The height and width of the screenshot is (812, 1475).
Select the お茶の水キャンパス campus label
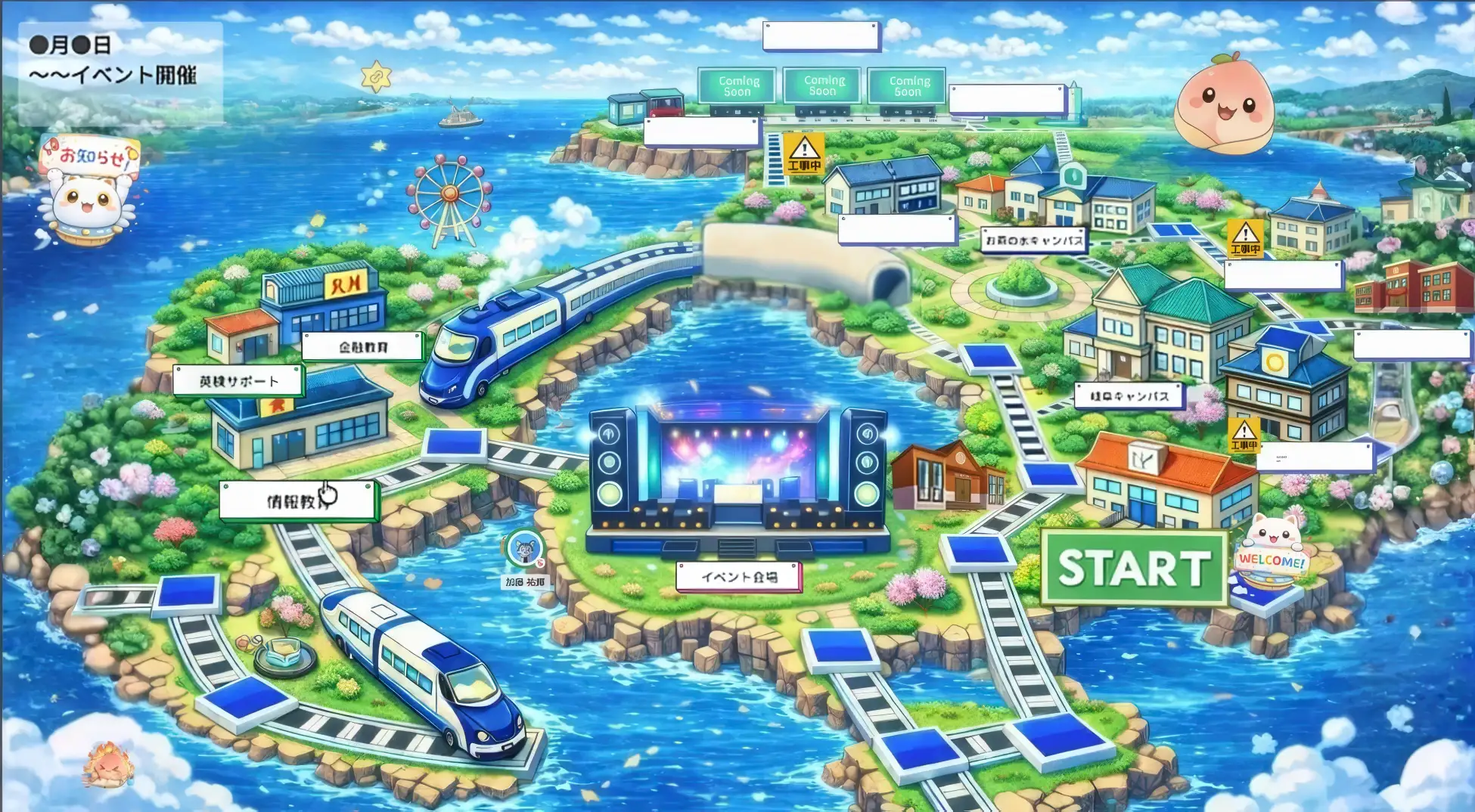1033,240
